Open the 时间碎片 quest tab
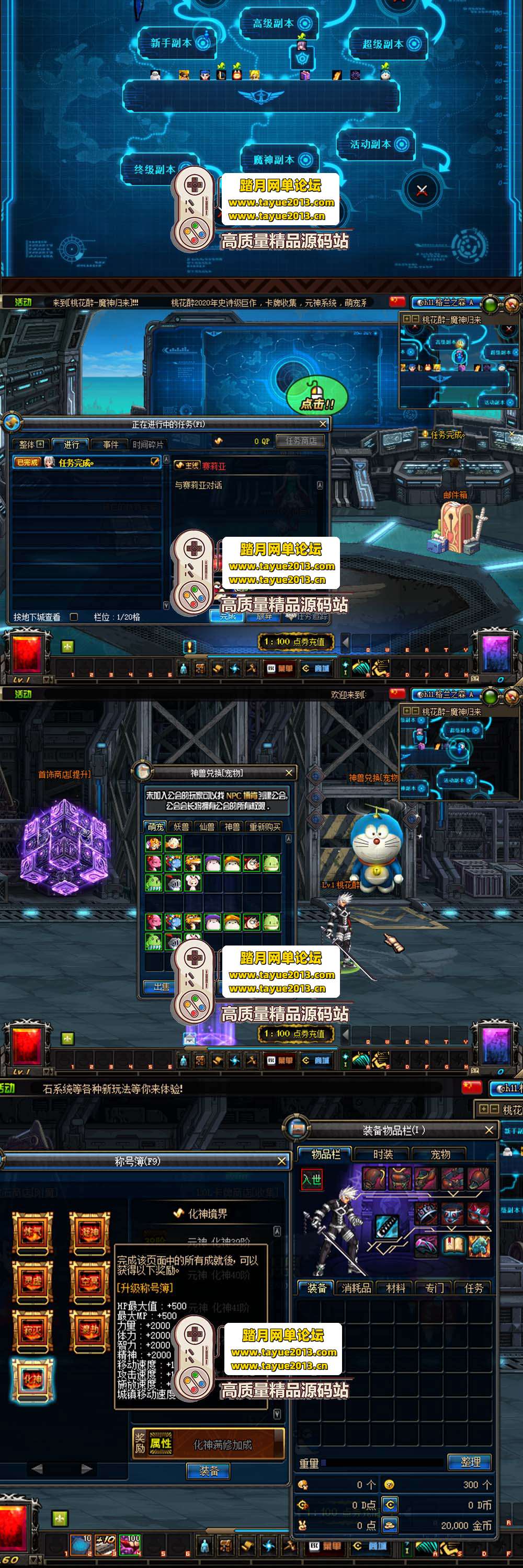 [x=148, y=445]
